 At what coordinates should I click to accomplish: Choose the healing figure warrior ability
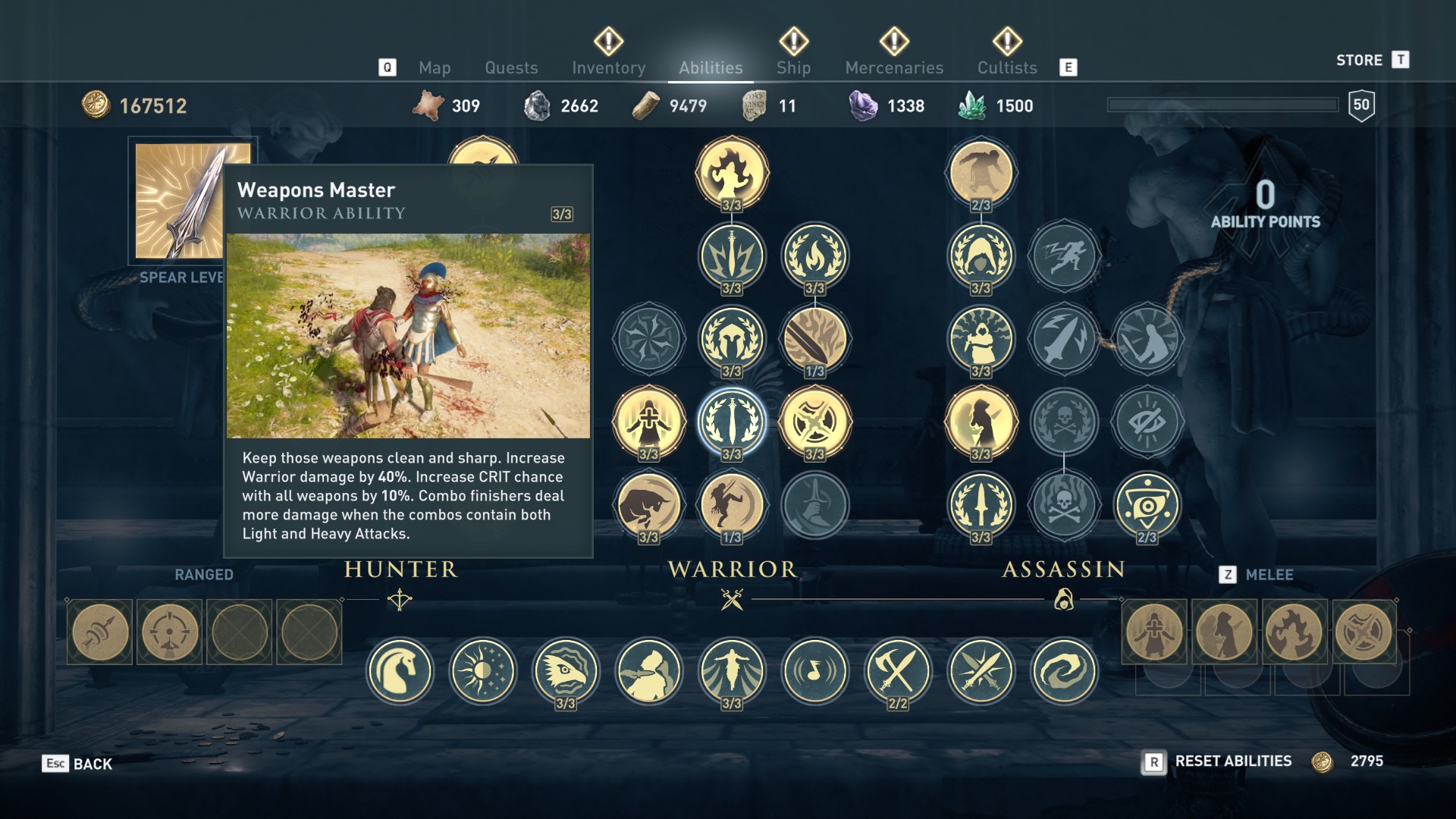click(648, 422)
